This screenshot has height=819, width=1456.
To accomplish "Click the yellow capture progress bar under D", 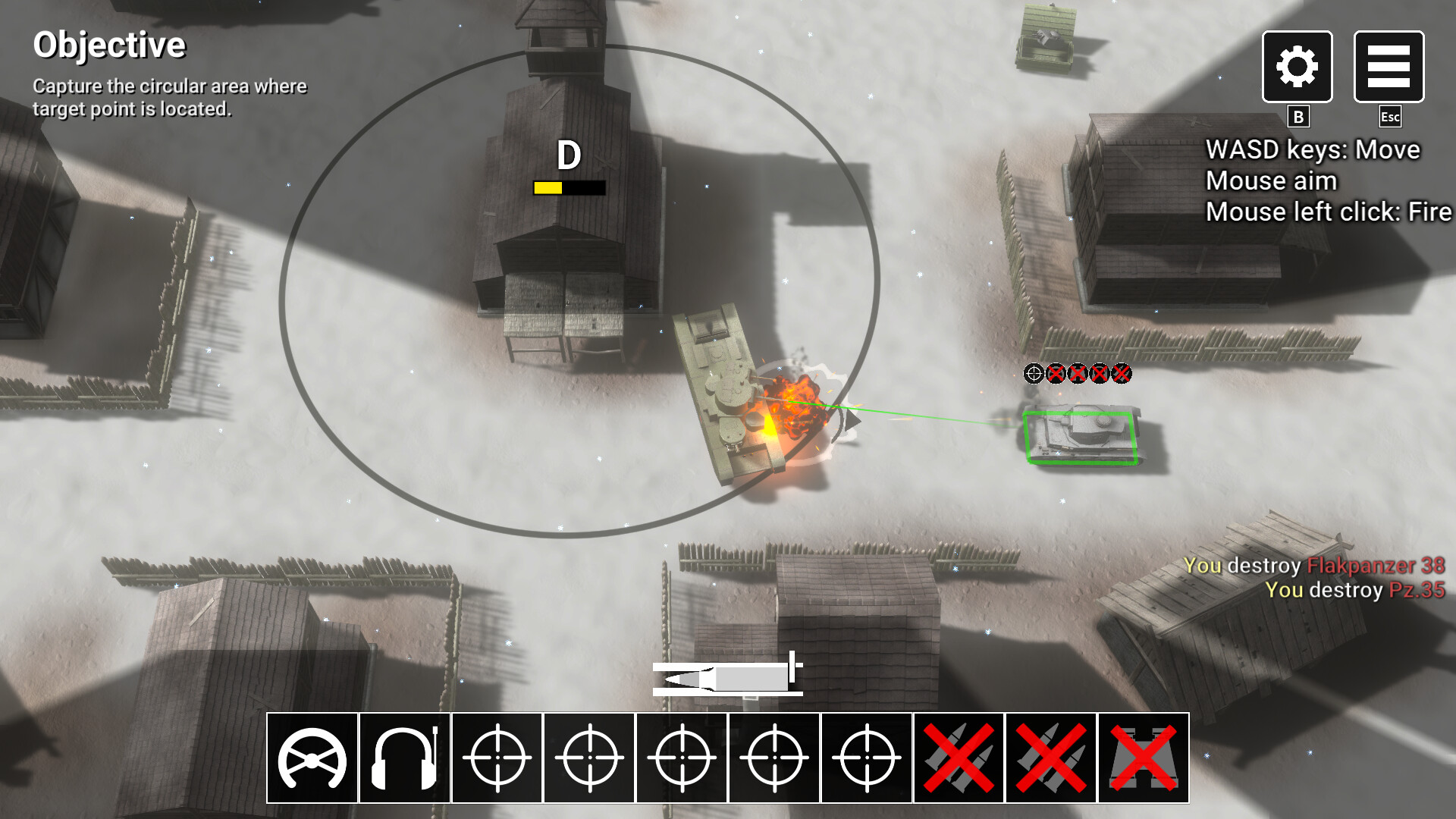I will [548, 187].
